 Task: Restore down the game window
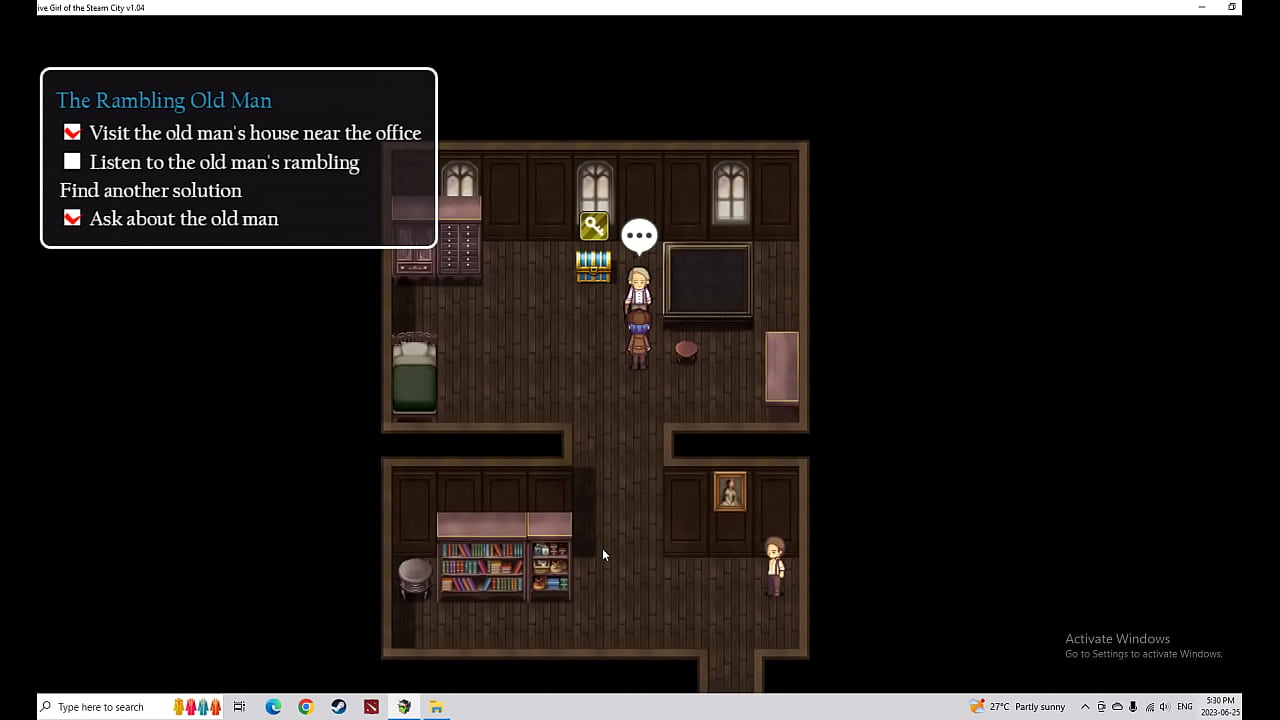[x=1232, y=7]
